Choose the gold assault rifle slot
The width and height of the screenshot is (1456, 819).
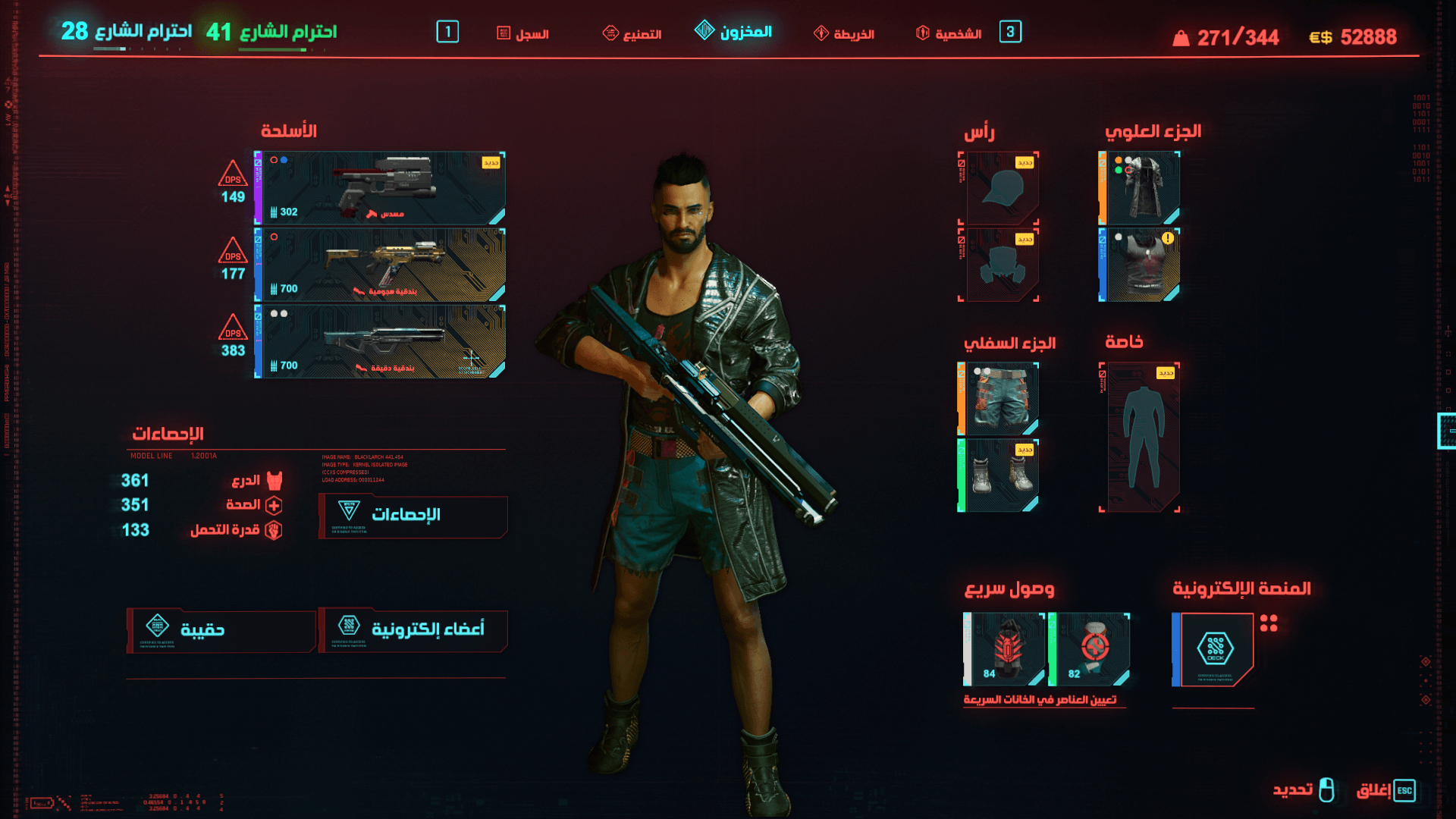pos(381,265)
